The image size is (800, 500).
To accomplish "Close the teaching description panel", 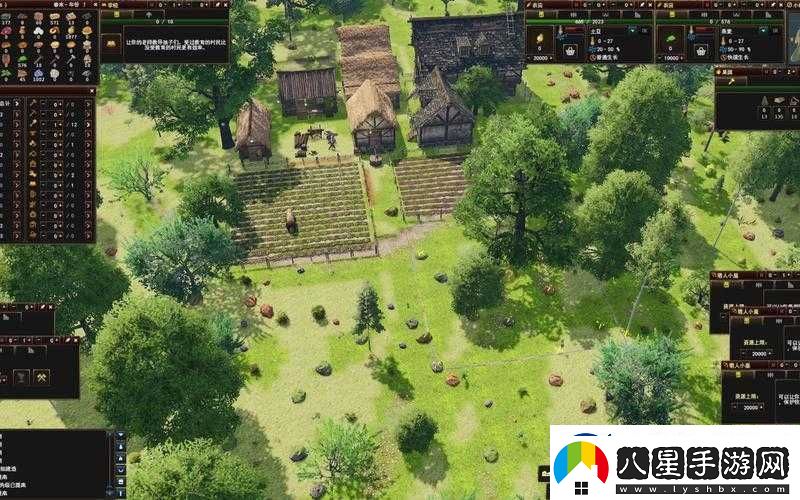I will [x=224, y=4].
